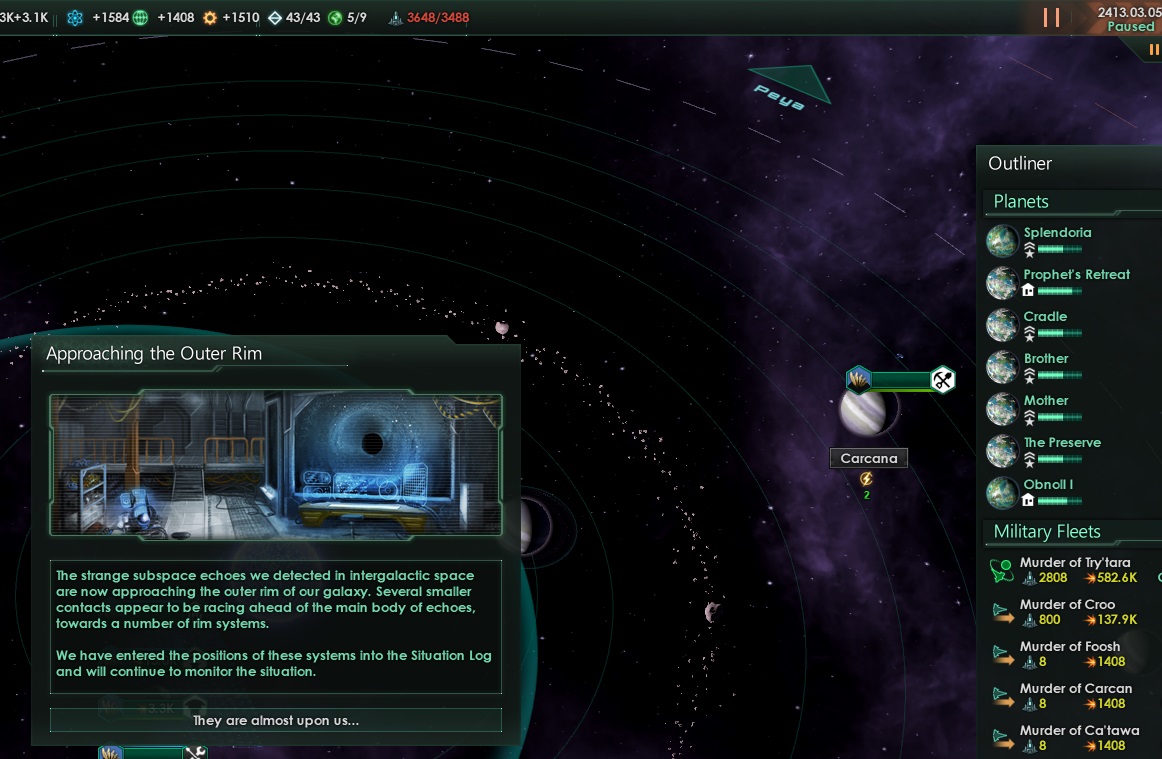Select the Murder of Croo fleet

[1067, 605]
